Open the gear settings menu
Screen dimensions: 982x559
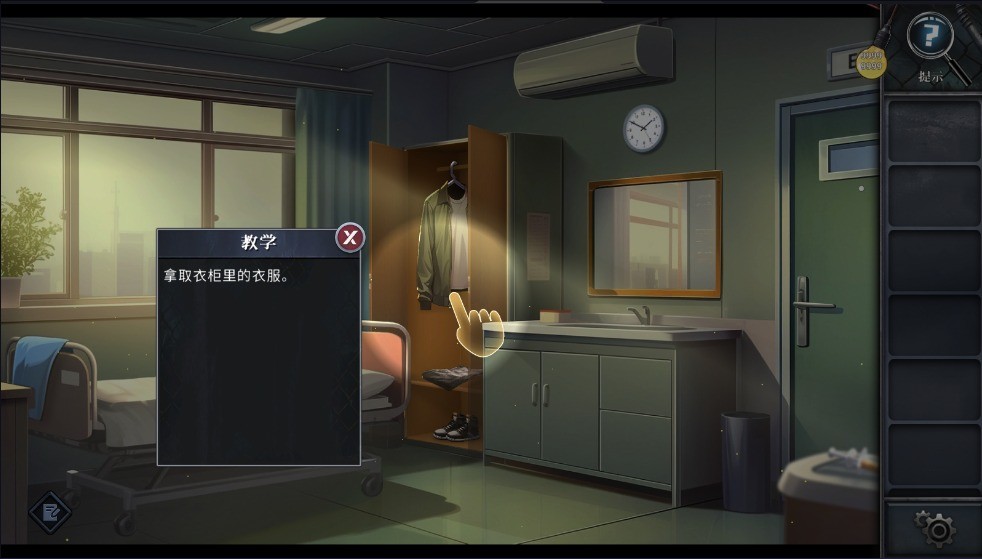coord(933,527)
